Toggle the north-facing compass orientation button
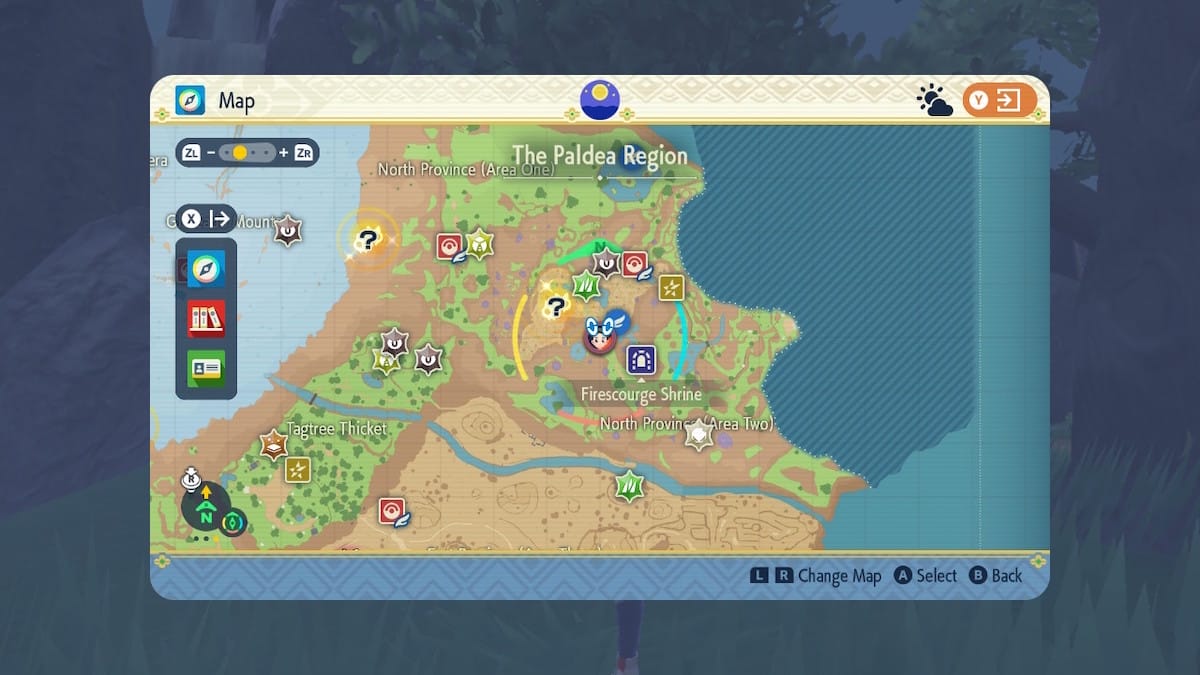The height and width of the screenshot is (675, 1200). pyautogui.click(x=206, y=510)
